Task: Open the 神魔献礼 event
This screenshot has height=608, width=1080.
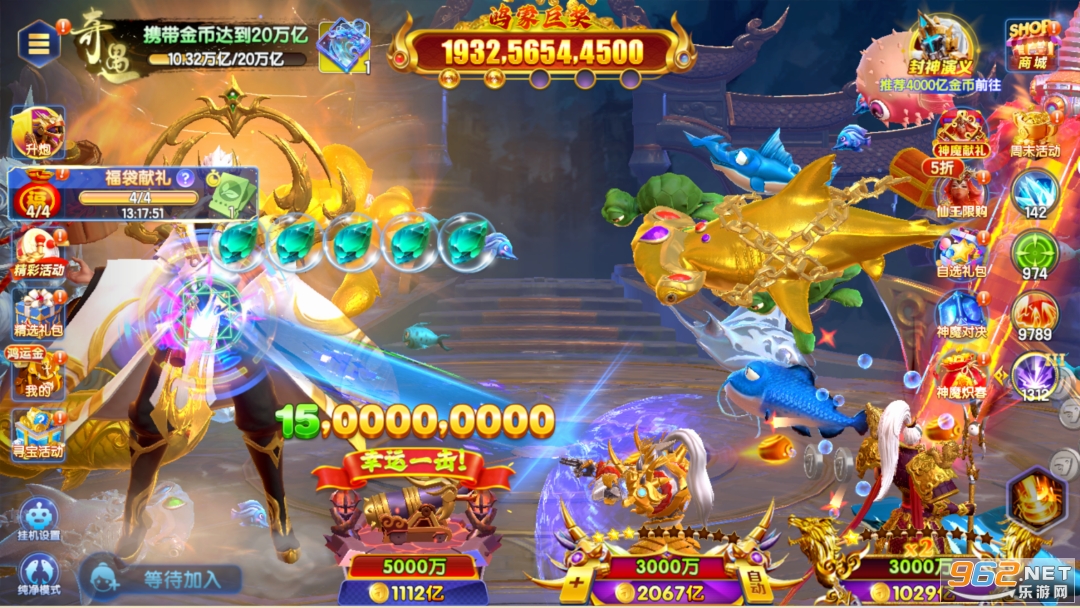Action: tap(961, 134)
